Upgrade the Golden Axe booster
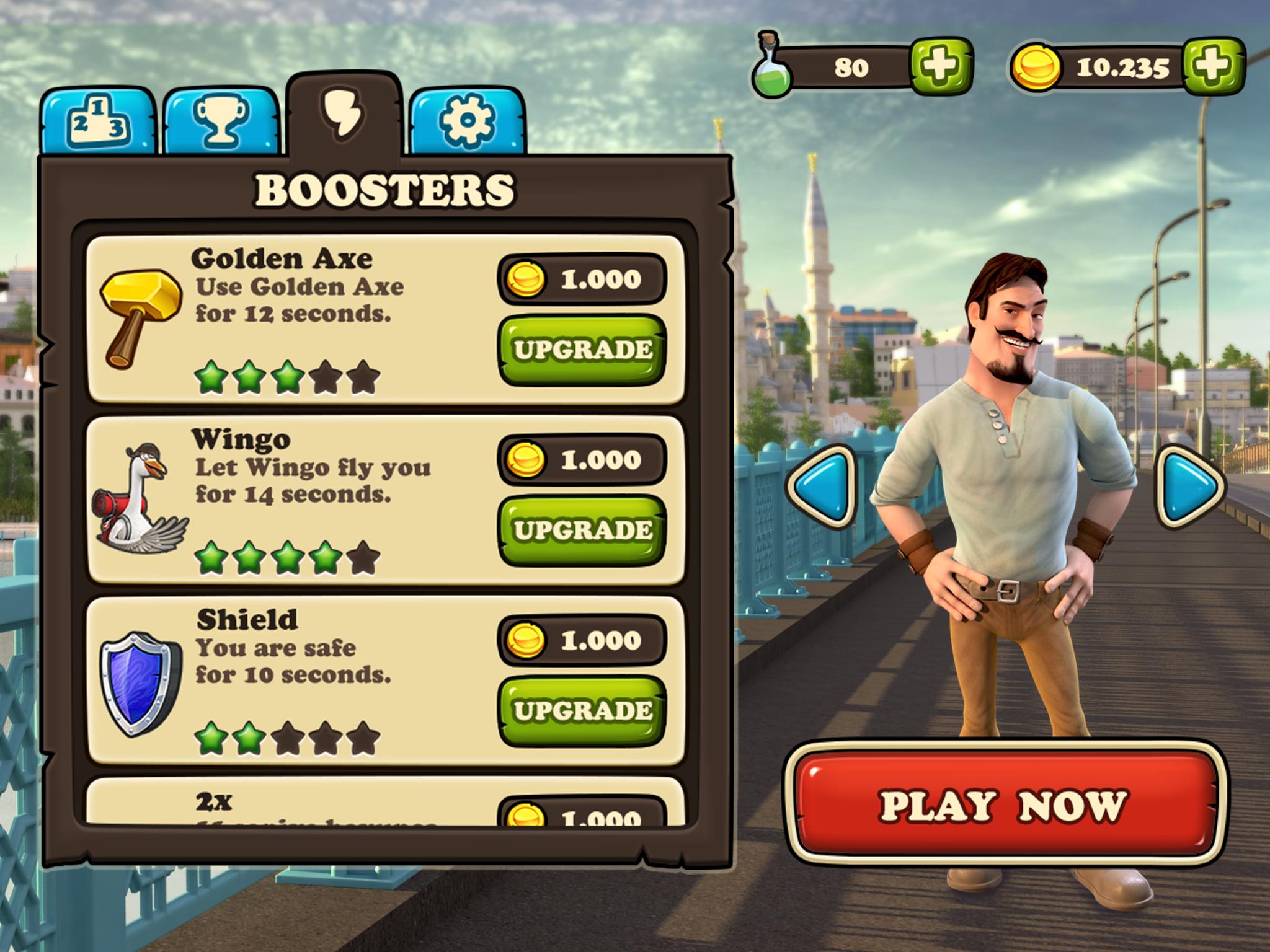Screen dimensions: 1270x952 582,350
